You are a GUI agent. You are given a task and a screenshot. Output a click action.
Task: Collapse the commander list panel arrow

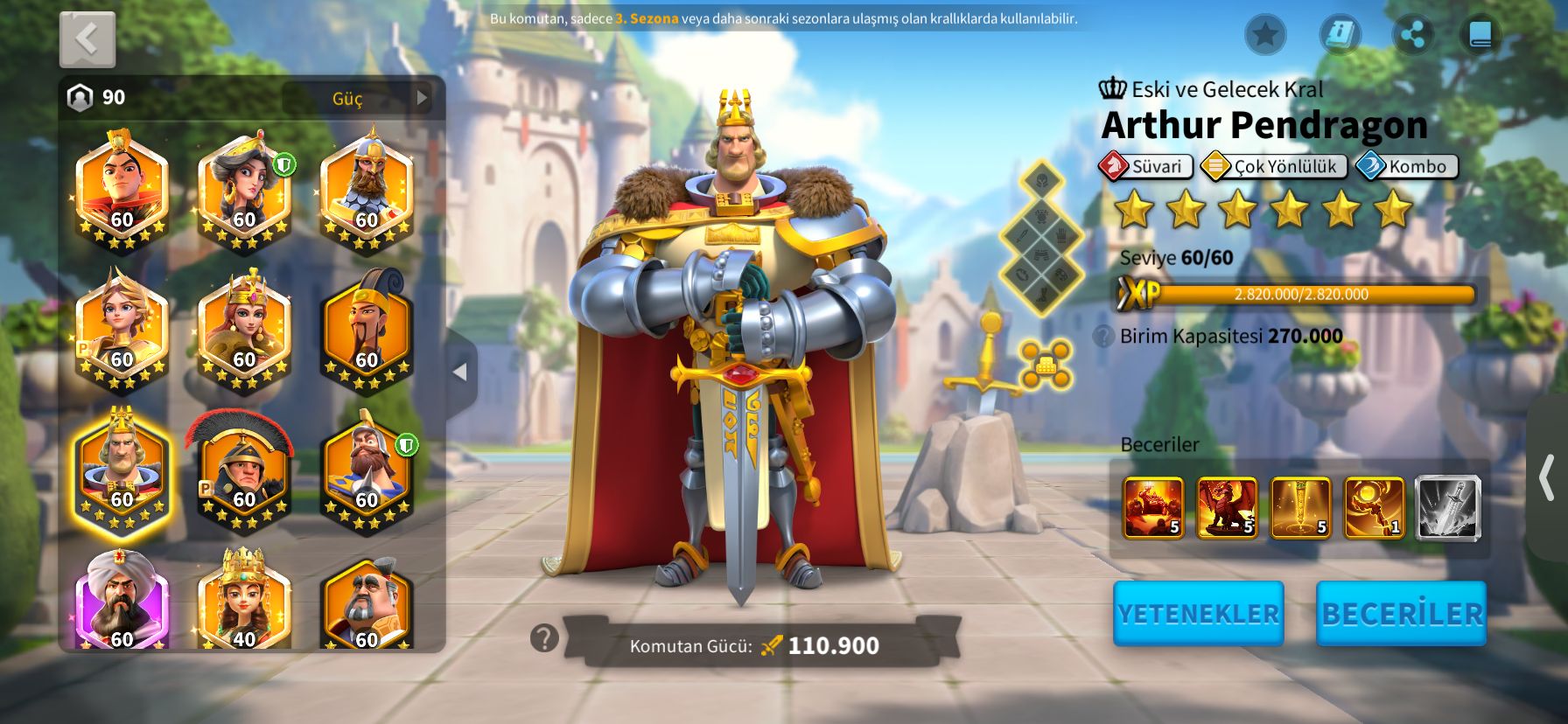460,372
